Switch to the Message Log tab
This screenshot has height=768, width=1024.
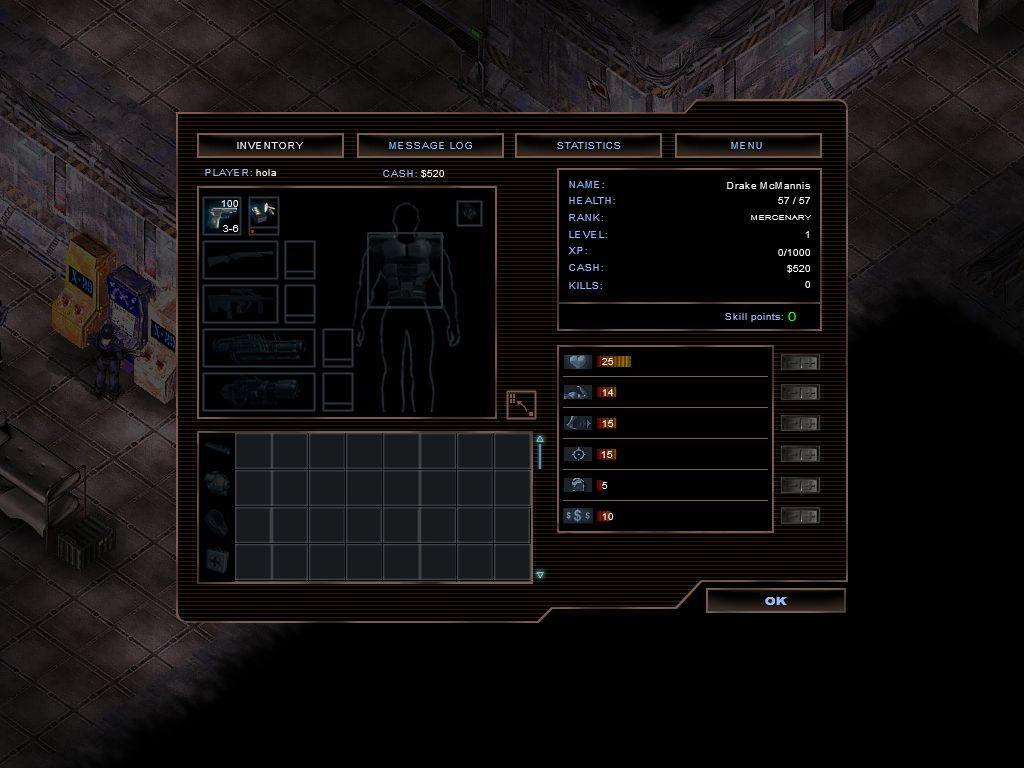(430, 146)
